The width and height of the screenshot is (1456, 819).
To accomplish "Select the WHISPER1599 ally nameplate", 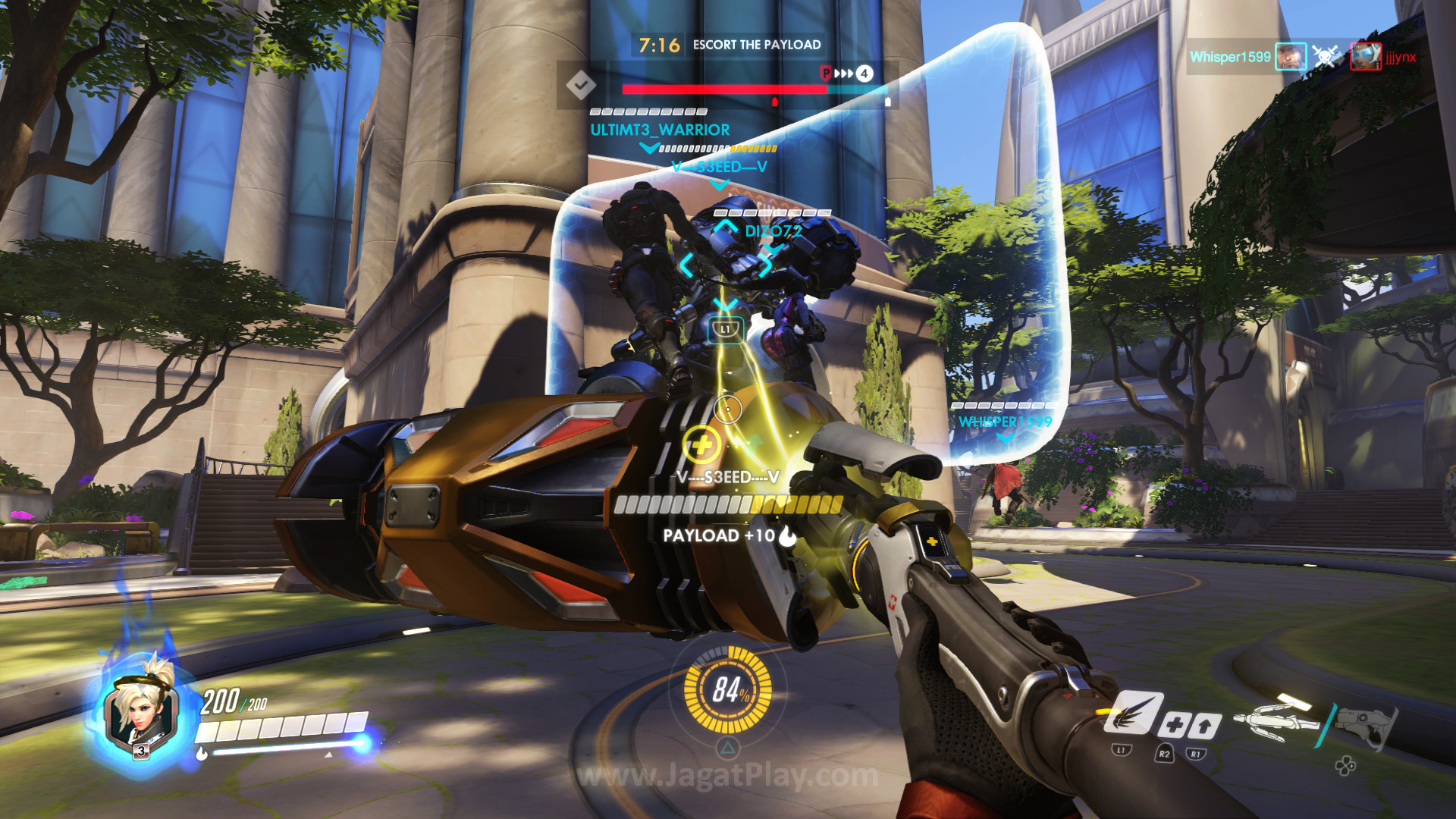I will [x=1005, y=422].
